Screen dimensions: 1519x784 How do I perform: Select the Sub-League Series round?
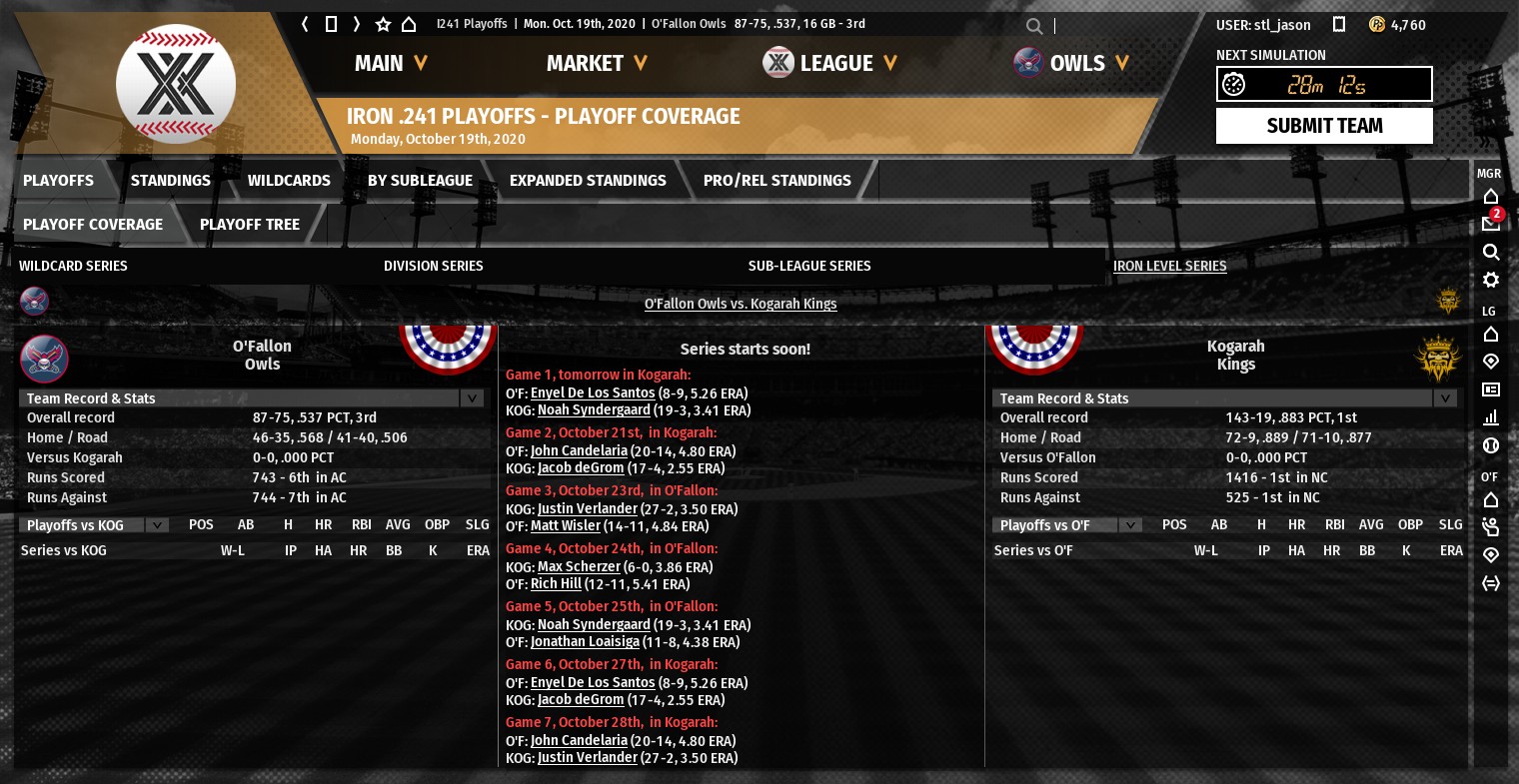809,266
